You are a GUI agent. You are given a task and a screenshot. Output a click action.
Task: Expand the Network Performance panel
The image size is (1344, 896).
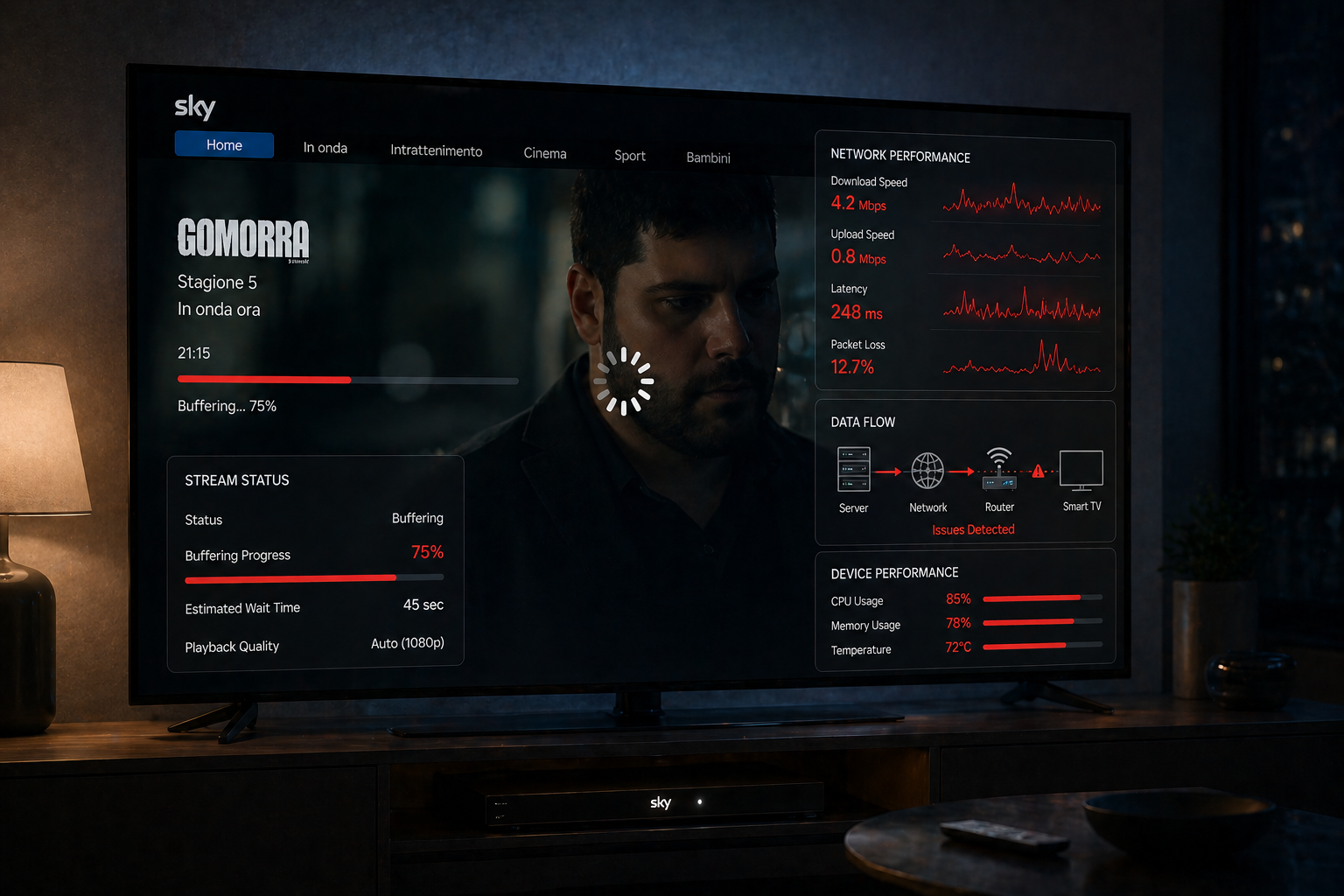click(x=900, y=157)
